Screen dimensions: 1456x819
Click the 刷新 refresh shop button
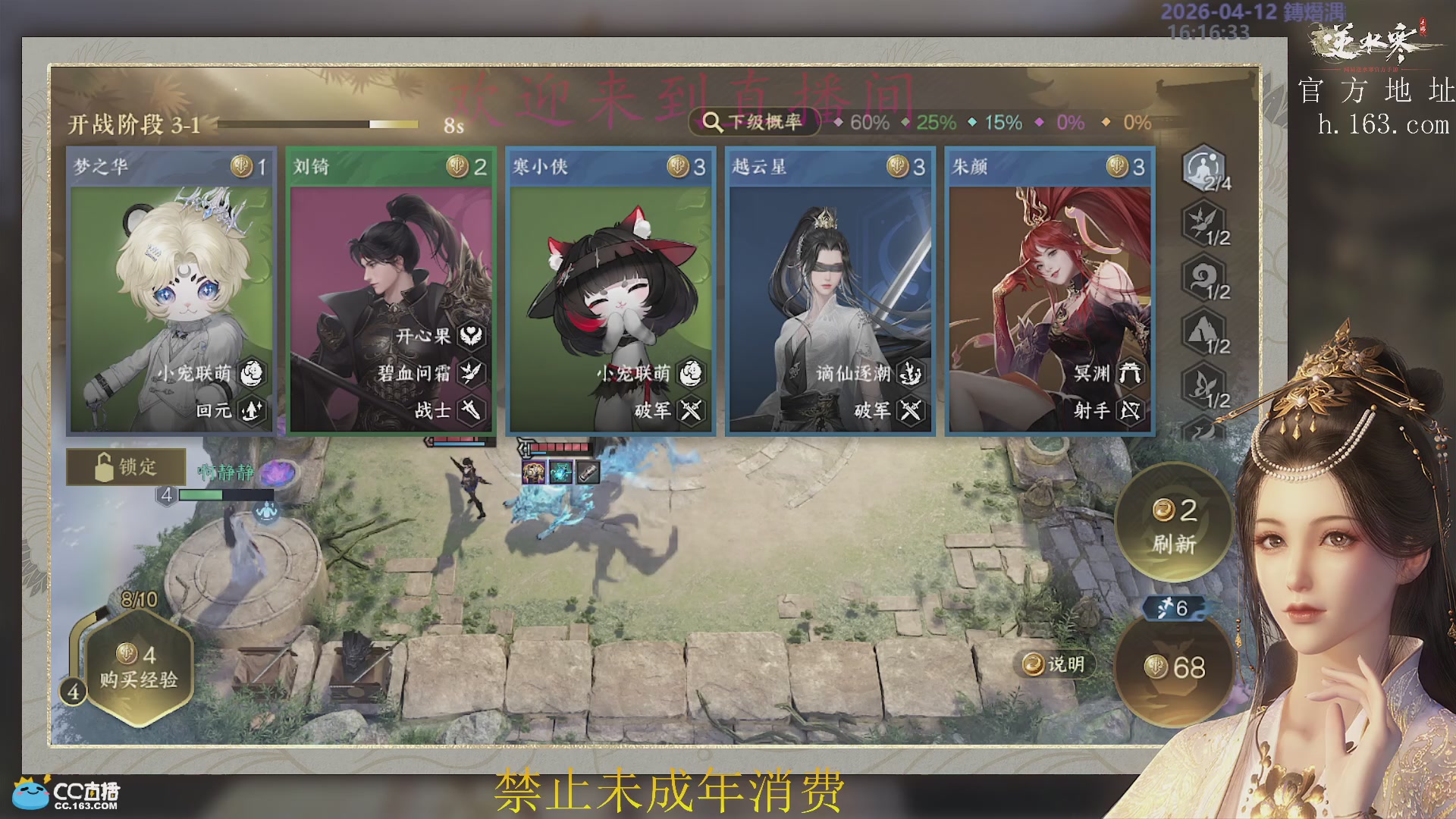coord(1174,526)
